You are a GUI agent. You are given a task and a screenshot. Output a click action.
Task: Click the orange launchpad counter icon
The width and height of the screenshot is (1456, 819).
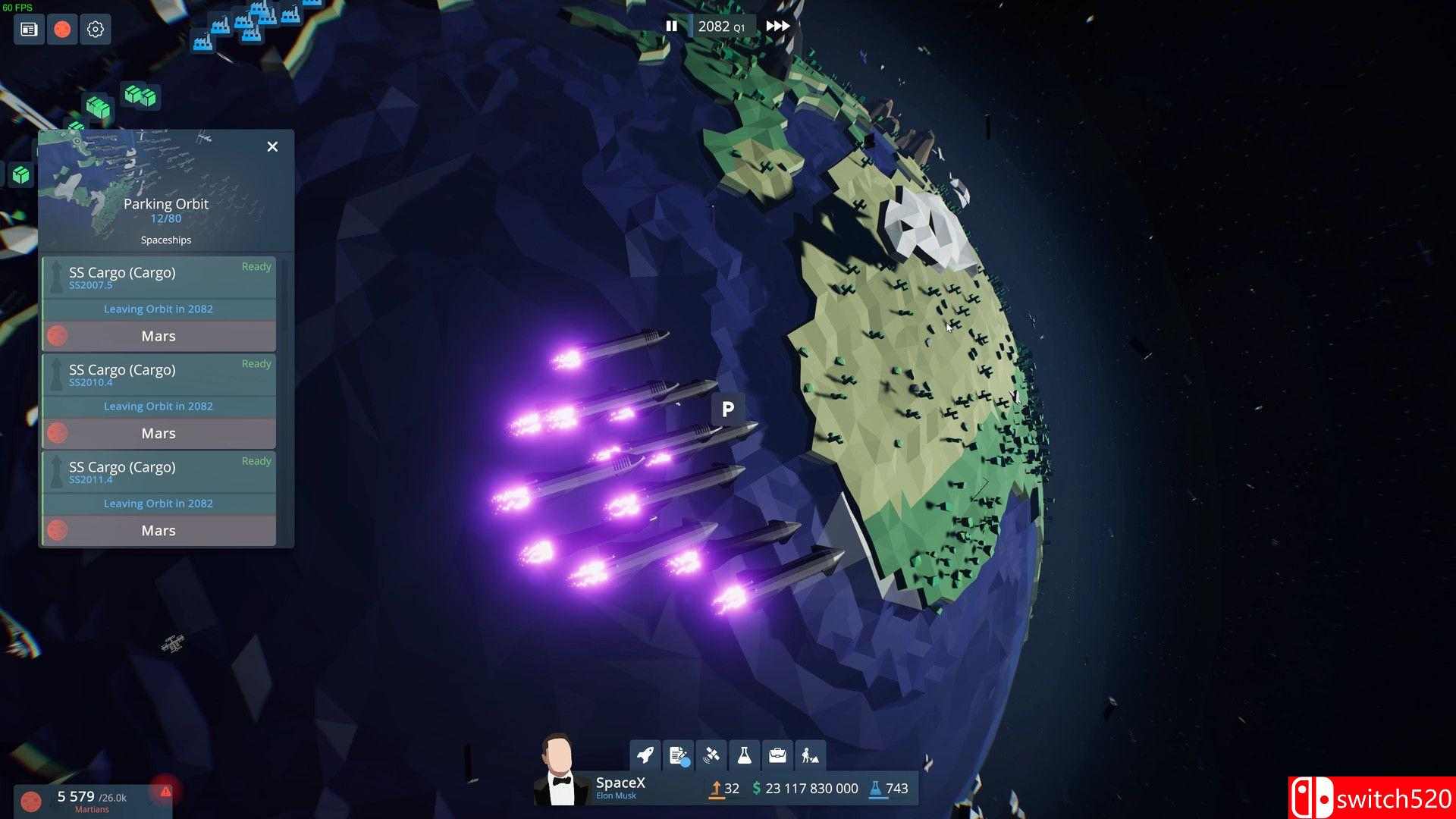click(x=715, y=789)
